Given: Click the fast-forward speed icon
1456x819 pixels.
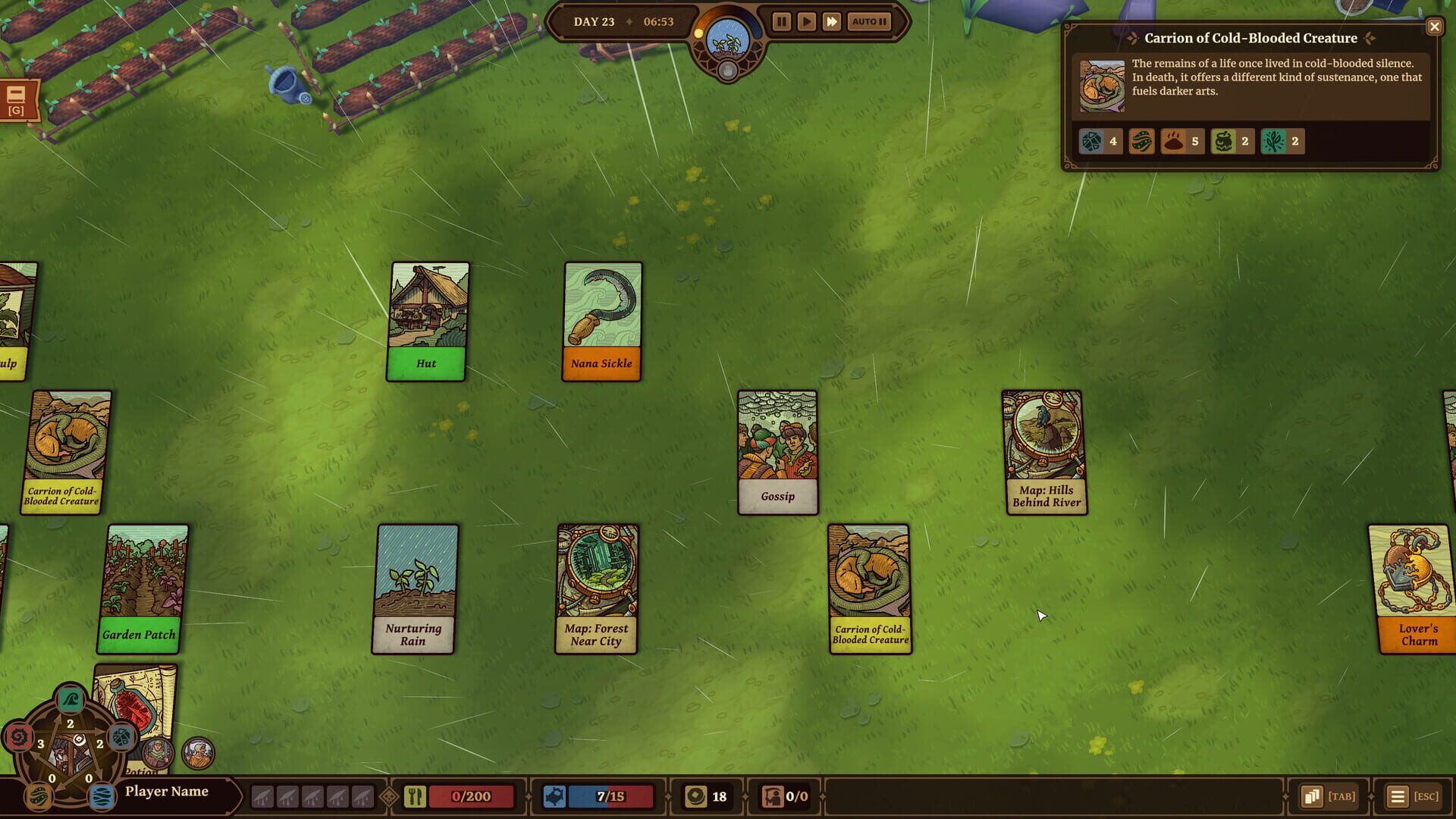Looking at the screenshot, I should click(x=832, y=21).
